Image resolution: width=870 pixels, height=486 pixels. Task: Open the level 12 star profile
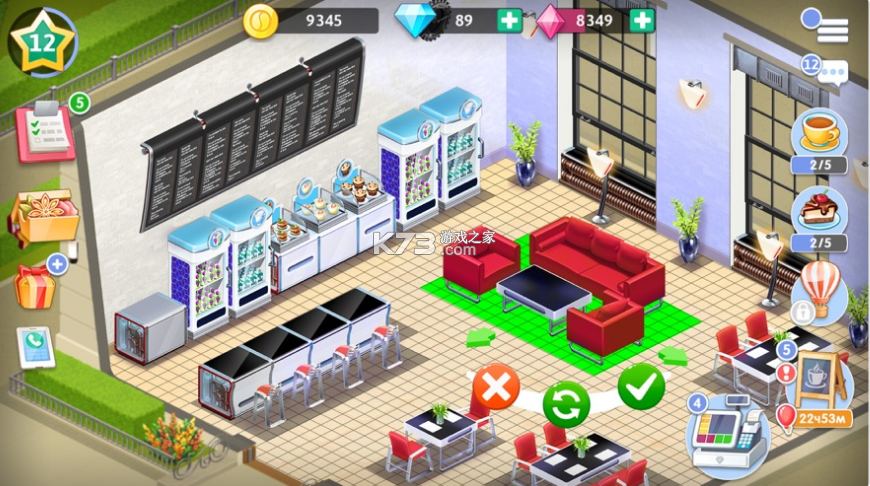pos(36,42)
